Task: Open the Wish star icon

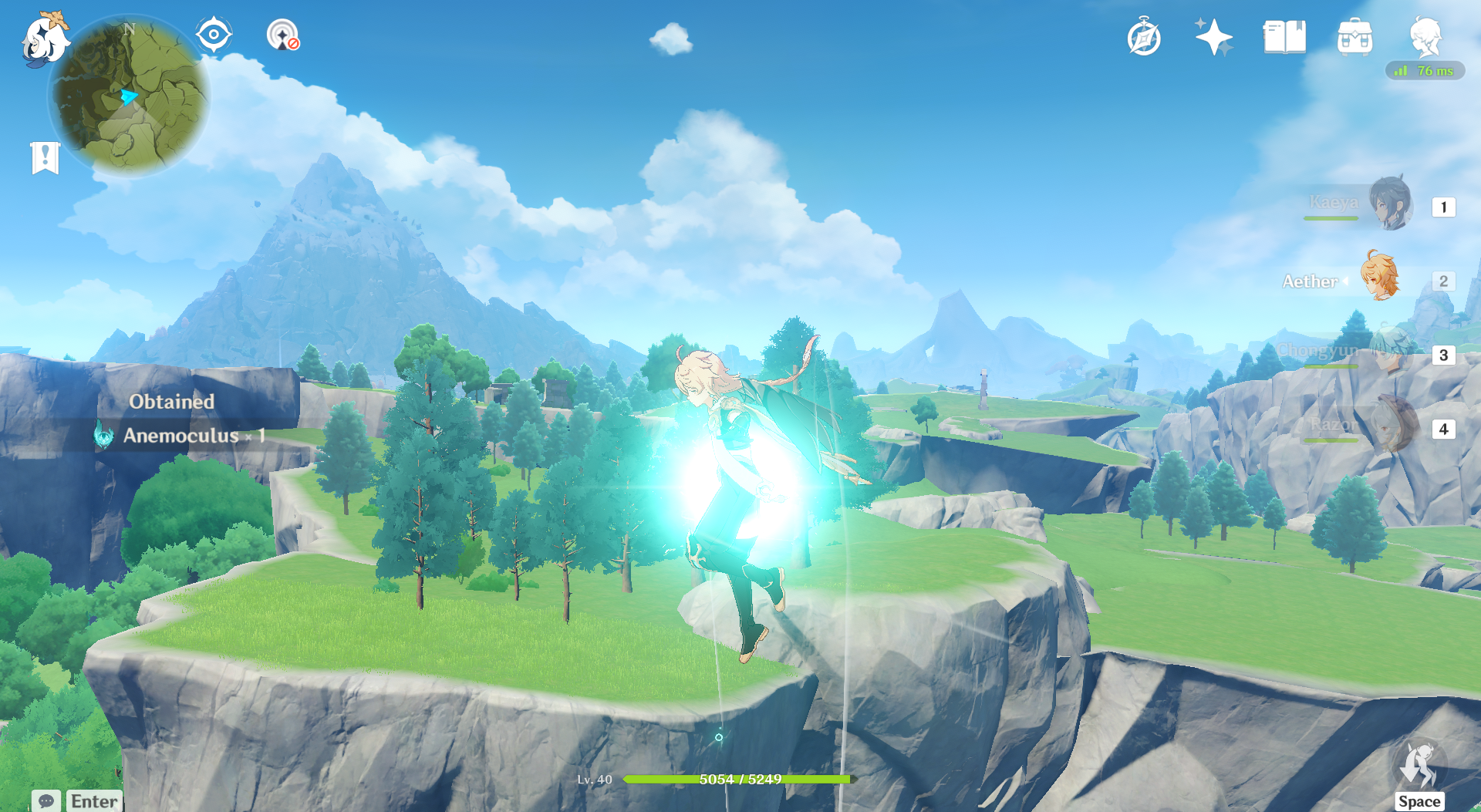Action: coord(1213,37)
